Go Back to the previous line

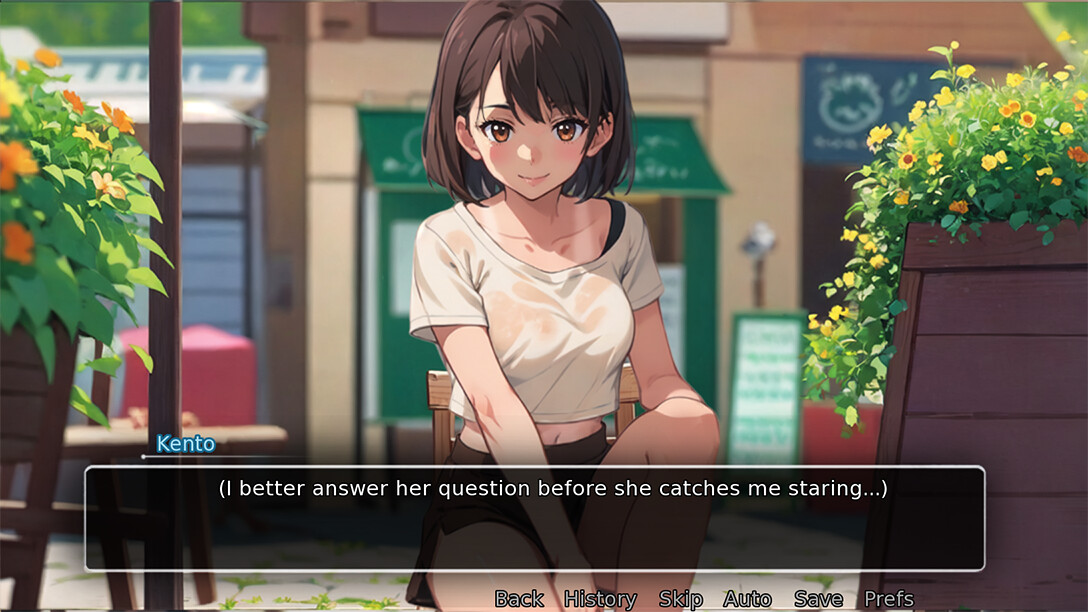tap(519, 599)
